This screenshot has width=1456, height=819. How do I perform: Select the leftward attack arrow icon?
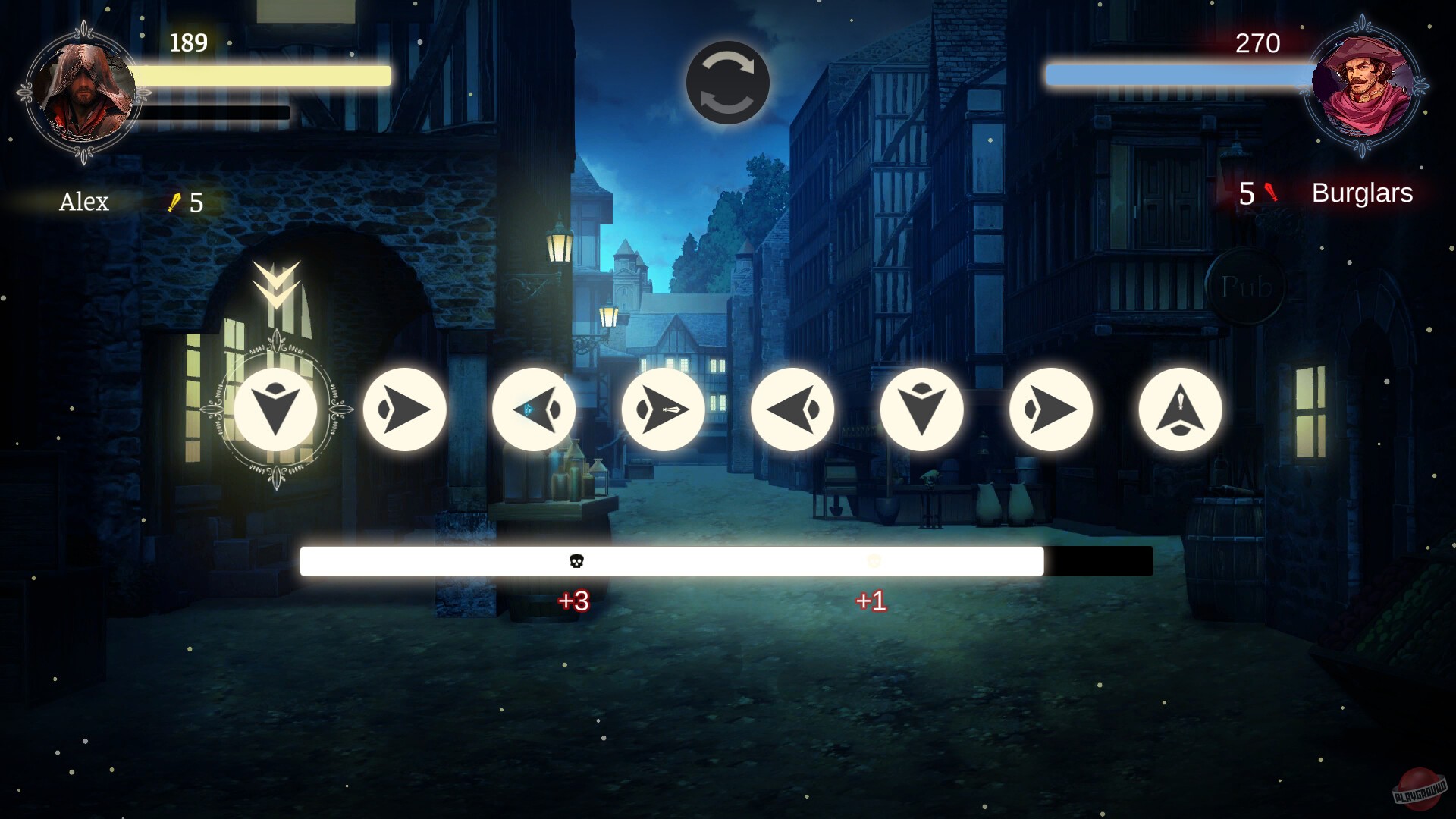(535, 409)
